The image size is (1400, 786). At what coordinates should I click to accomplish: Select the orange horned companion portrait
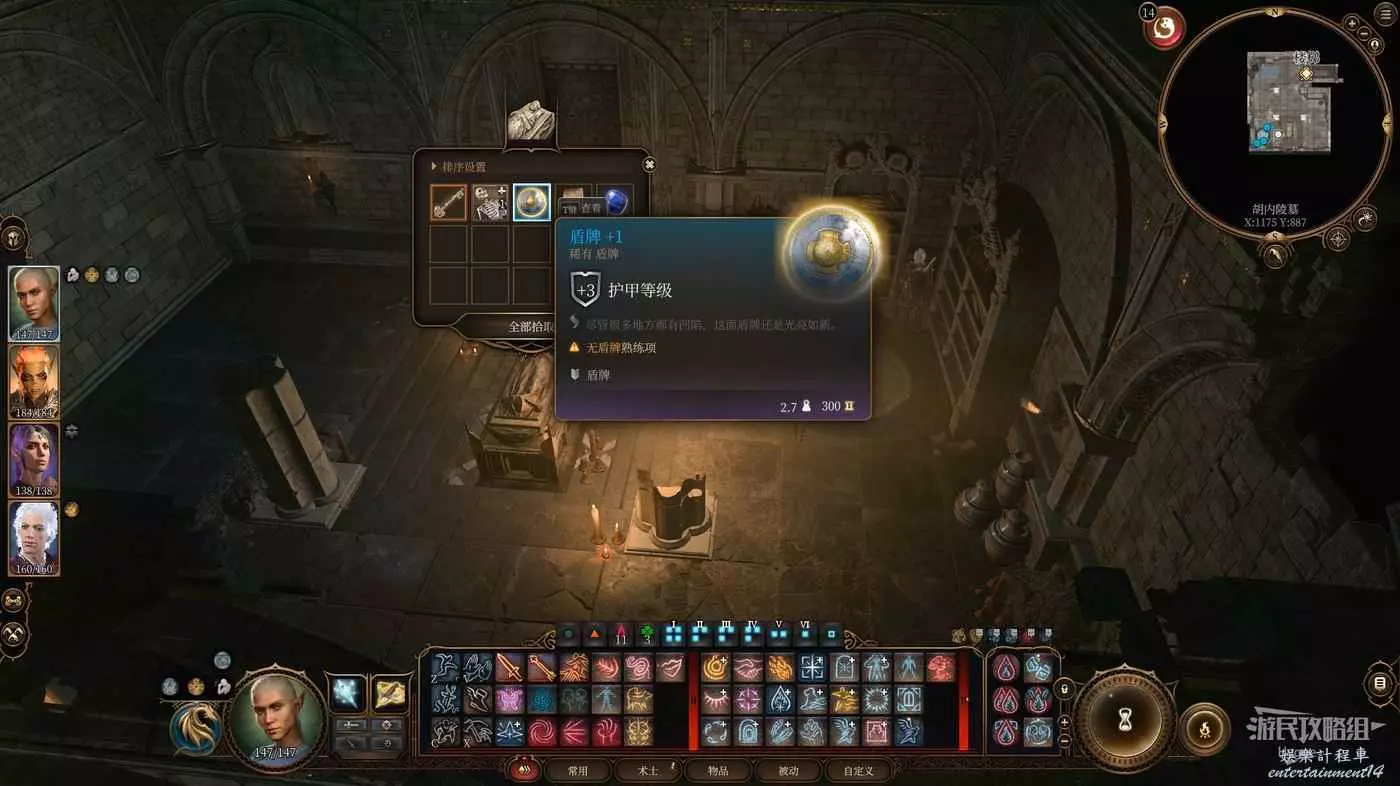point(34,382)
